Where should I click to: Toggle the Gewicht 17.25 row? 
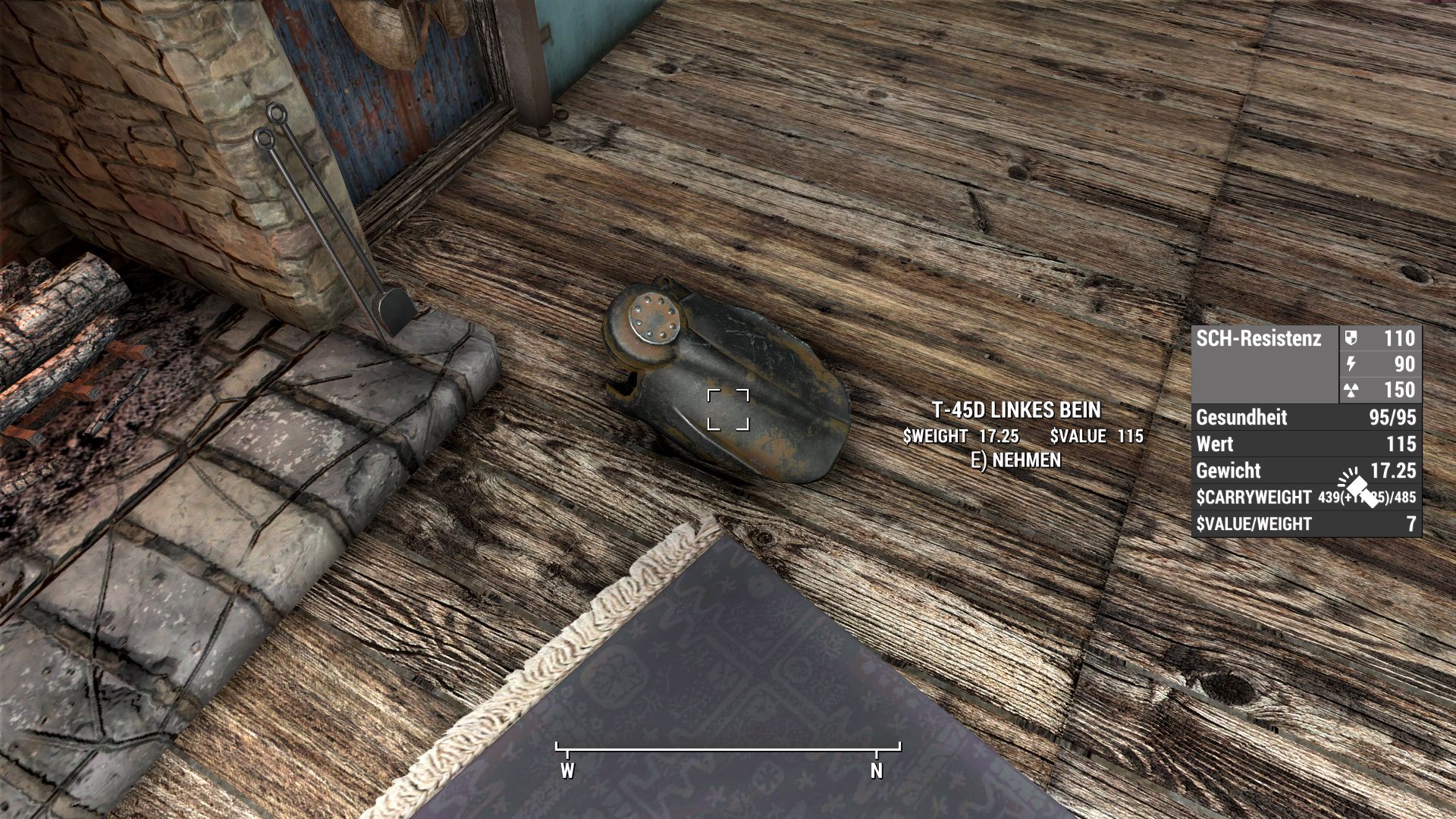(x=1308, y=471)
